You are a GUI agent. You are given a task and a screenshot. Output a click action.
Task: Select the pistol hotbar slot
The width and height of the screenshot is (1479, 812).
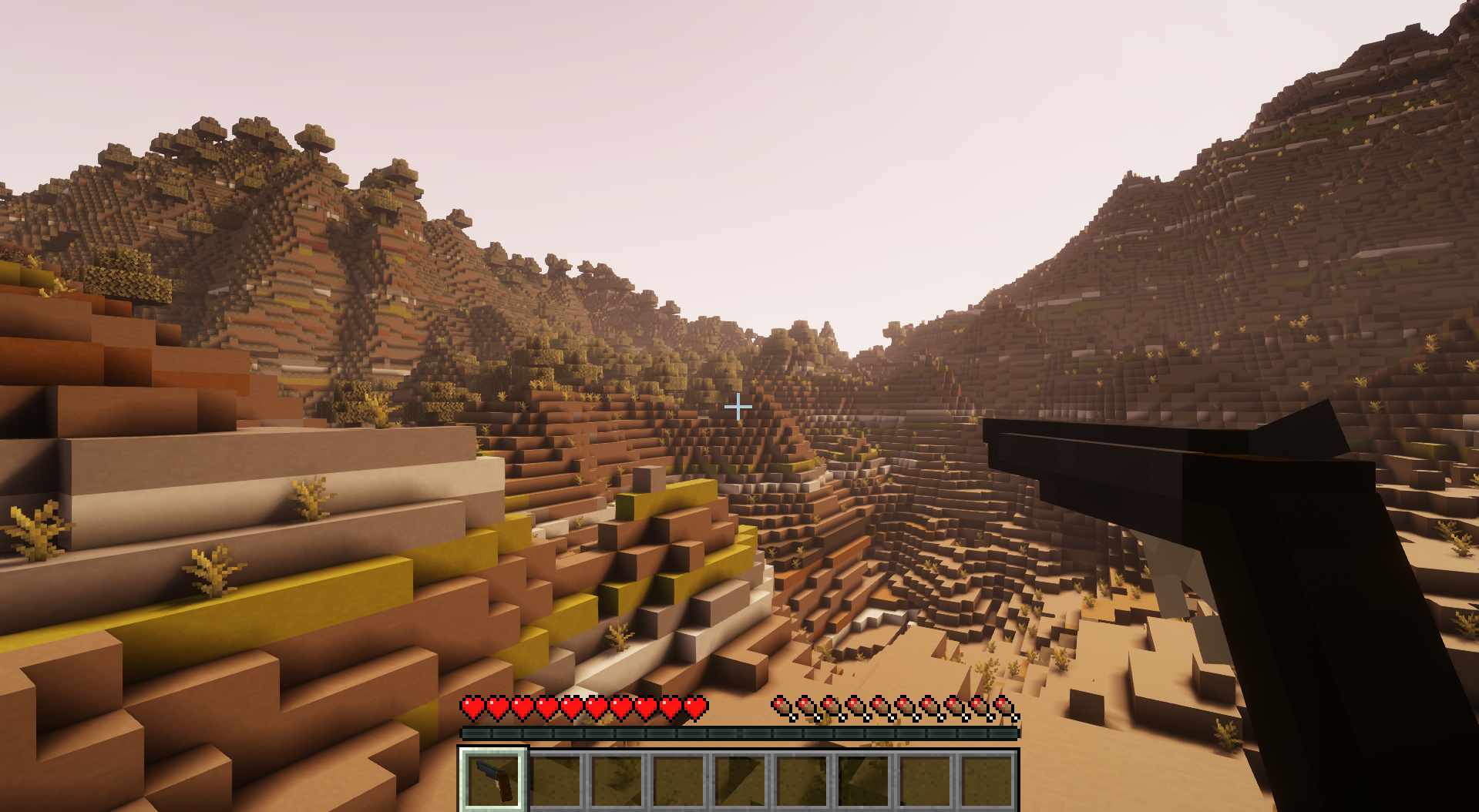tap(494, 780)
